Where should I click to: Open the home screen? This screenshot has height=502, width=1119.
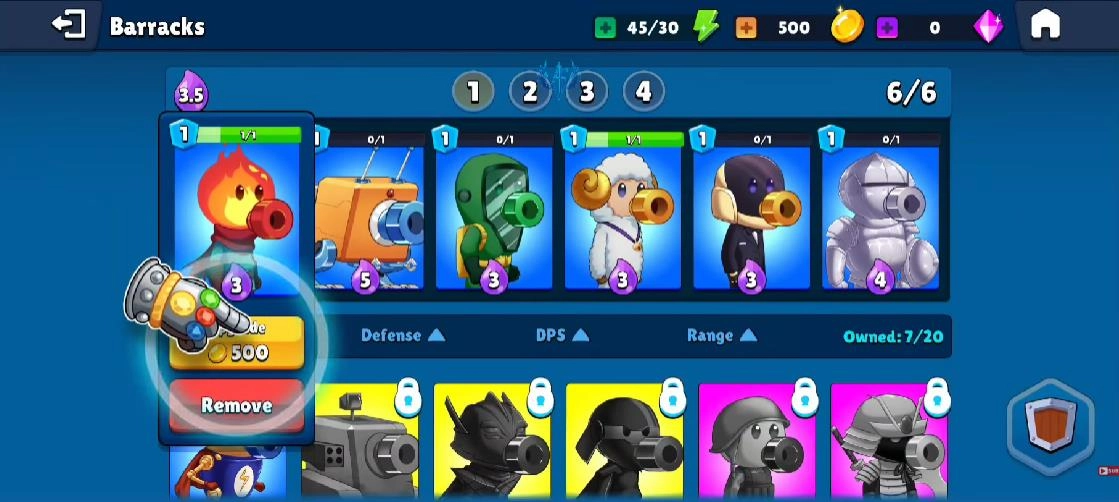(1045, 25)
